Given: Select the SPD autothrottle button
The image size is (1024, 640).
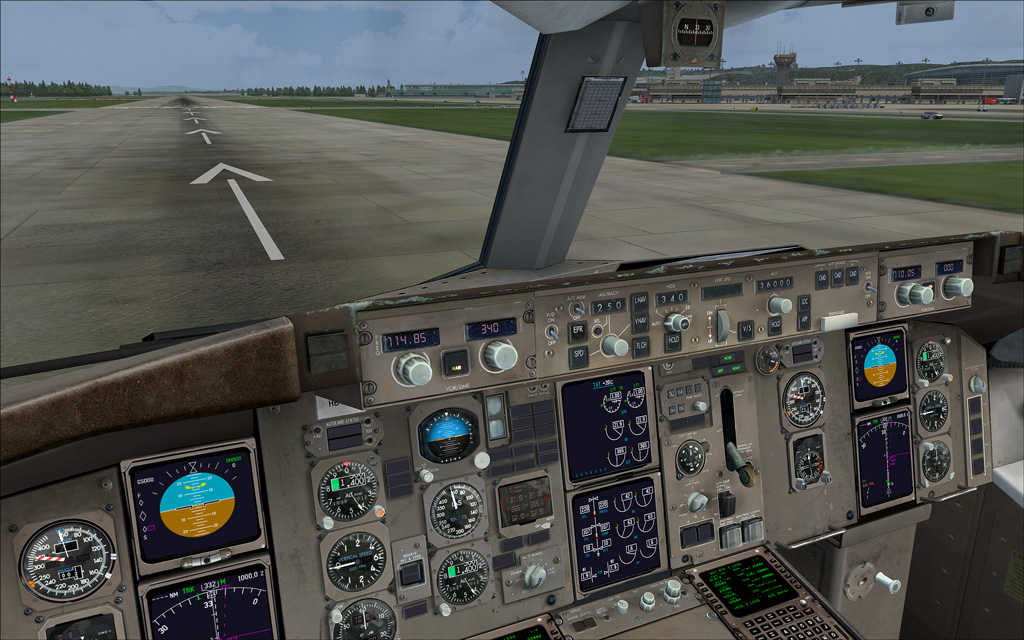Looking at the screenshot, I should [x=578, y=355].
